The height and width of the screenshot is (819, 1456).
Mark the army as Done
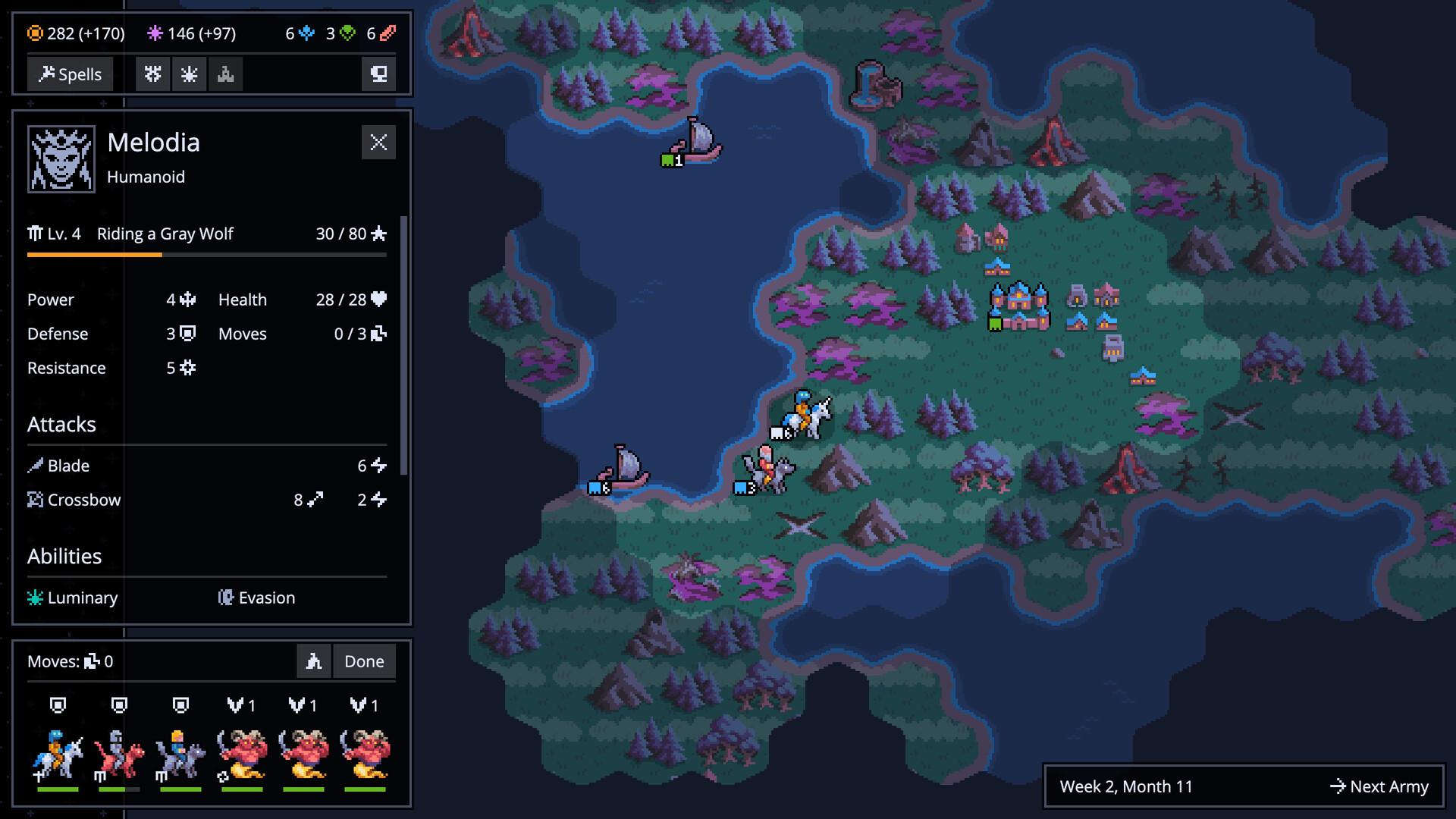pos(364,661)
